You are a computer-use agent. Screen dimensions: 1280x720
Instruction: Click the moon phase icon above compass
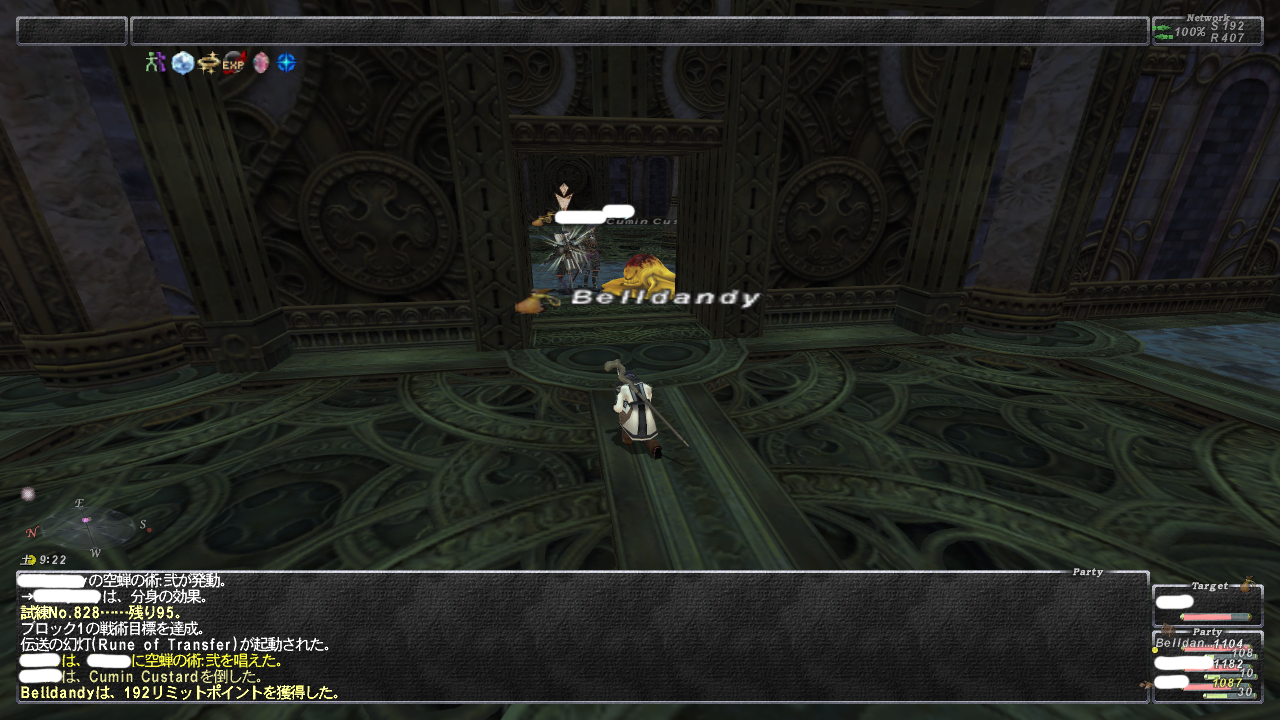pyautogui.click(x=28, y=494)
